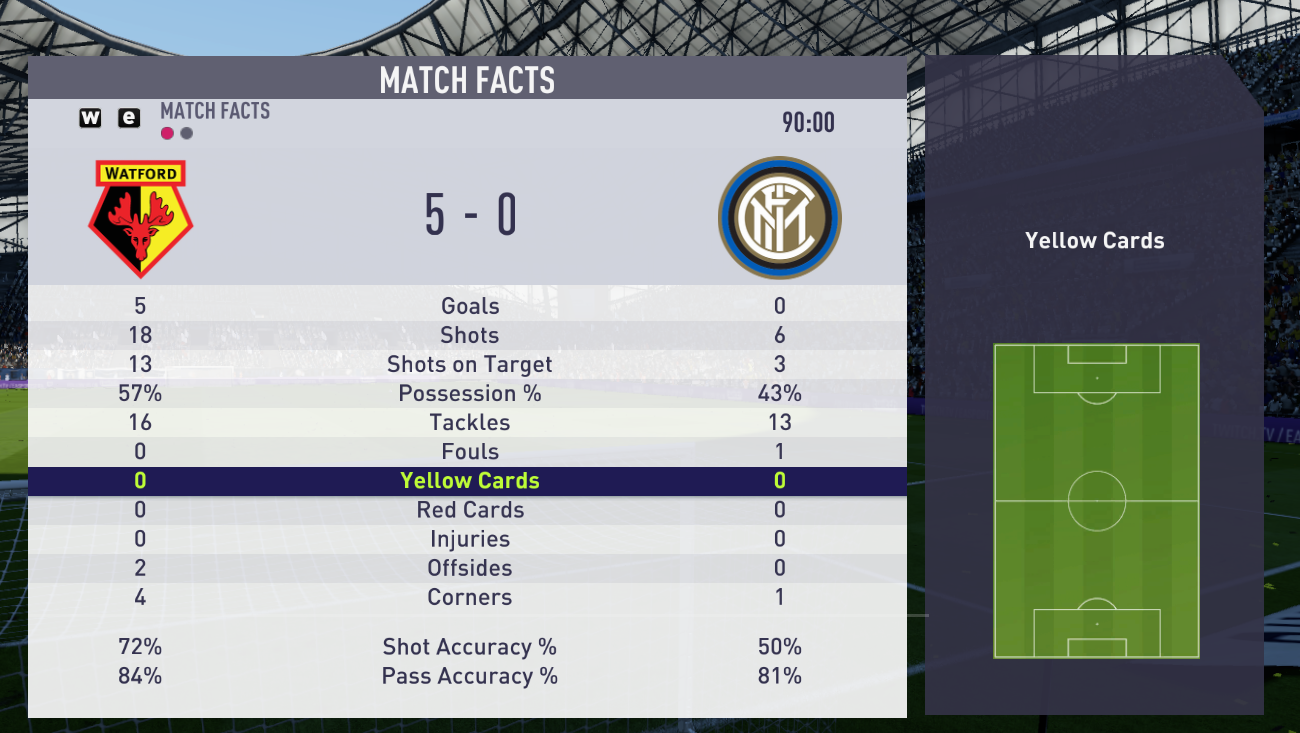The image size is (1300, 733).
Task: Show the Tackles stat on the pitch
Action: [x=469, y=422]
